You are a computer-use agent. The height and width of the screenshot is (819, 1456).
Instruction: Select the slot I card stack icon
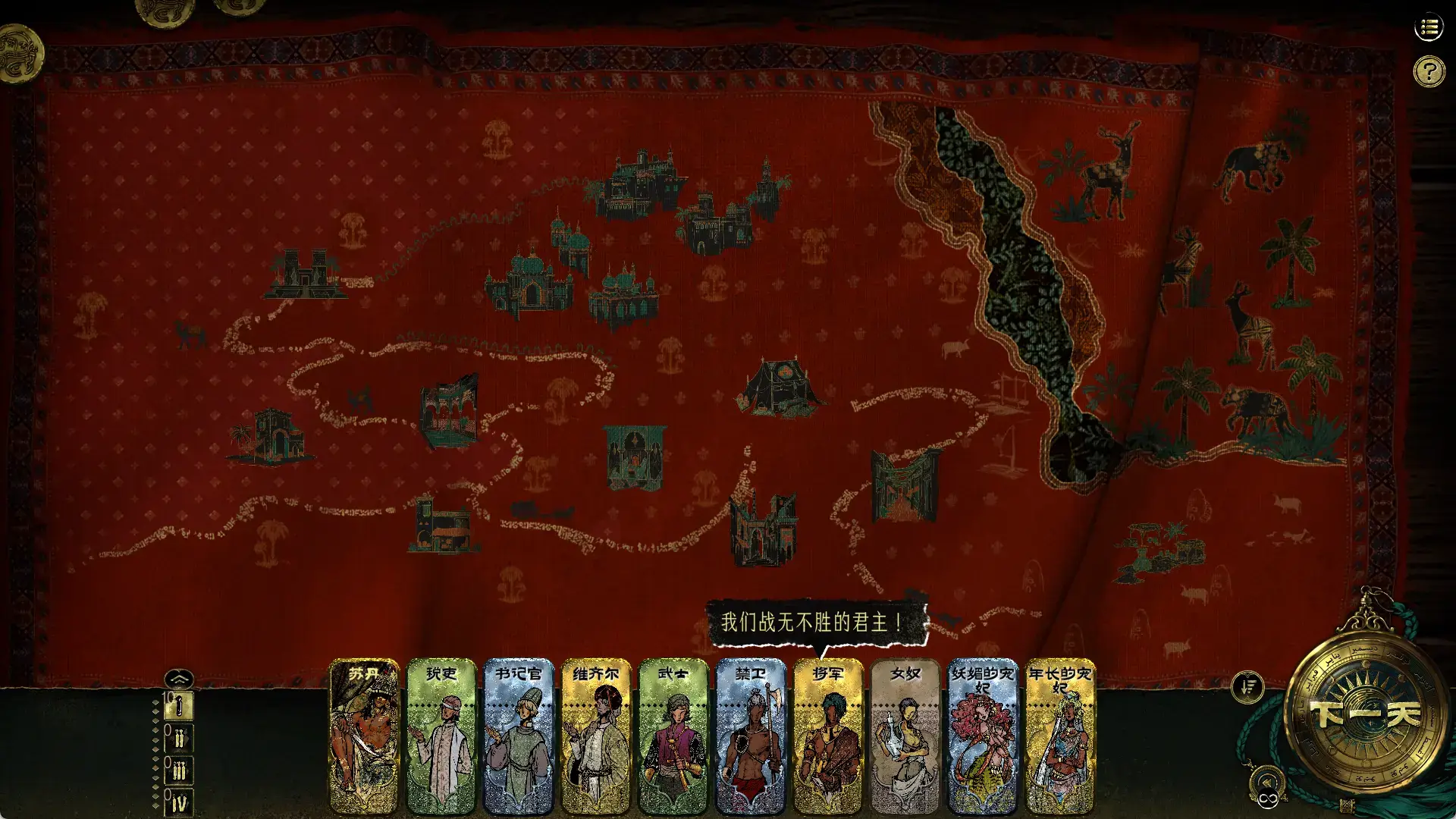179,705
